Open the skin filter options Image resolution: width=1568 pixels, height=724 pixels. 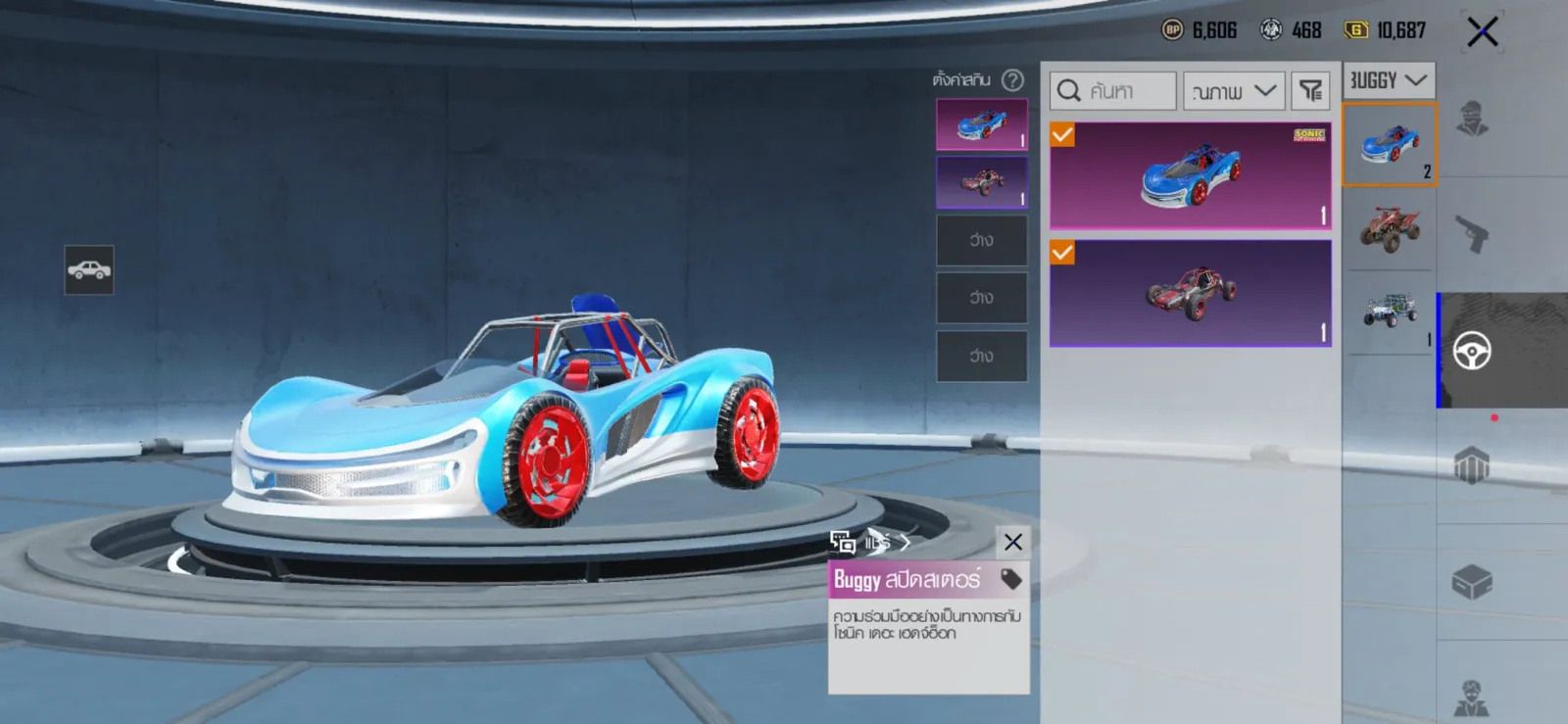point(1310,91)
